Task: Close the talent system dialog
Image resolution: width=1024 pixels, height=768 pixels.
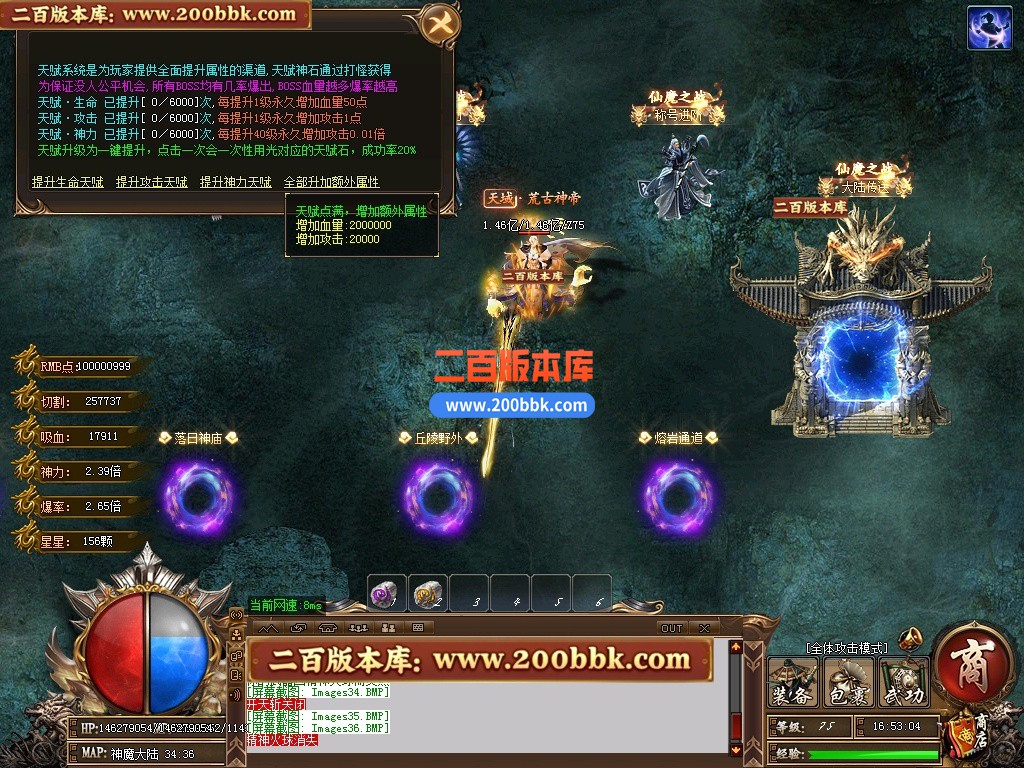Action: (x=438, y=25)
